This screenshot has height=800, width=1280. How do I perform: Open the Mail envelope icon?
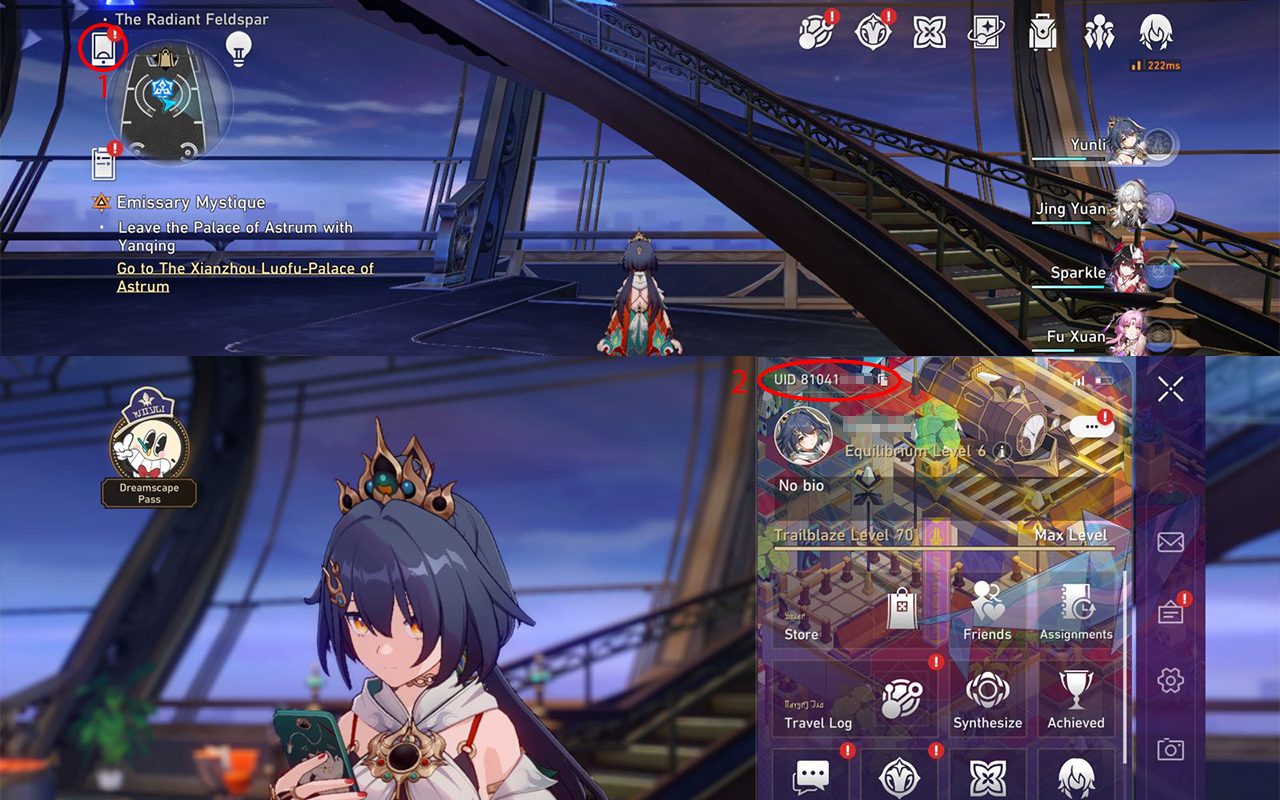point(1170,541)
